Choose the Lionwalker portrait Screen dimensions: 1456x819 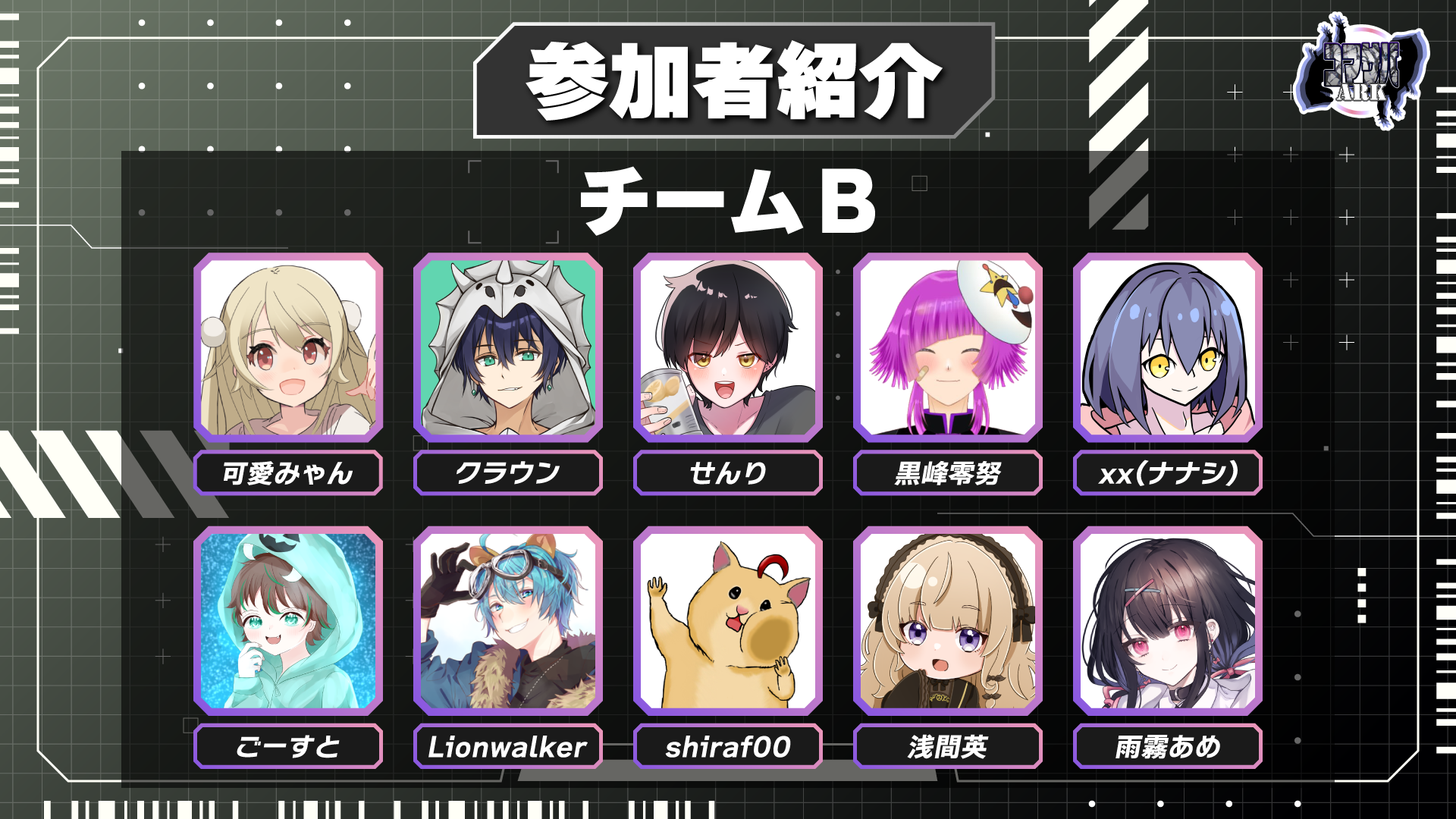508,620
